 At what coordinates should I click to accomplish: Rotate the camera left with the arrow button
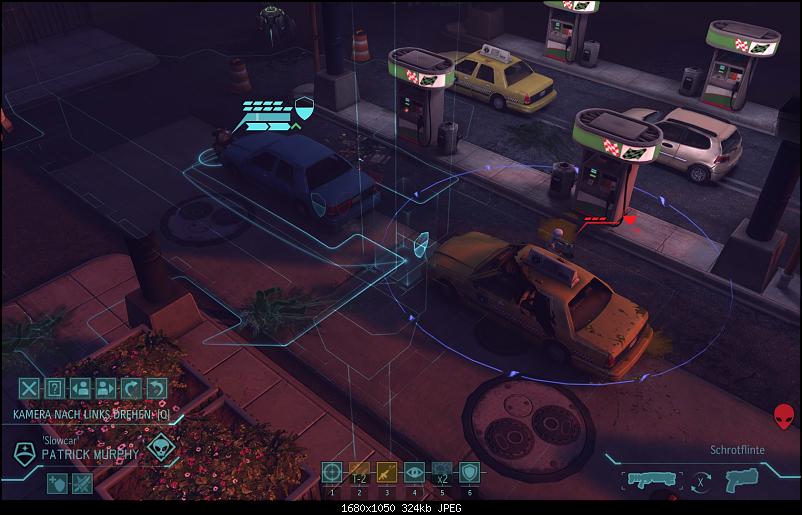pos(131,389)
